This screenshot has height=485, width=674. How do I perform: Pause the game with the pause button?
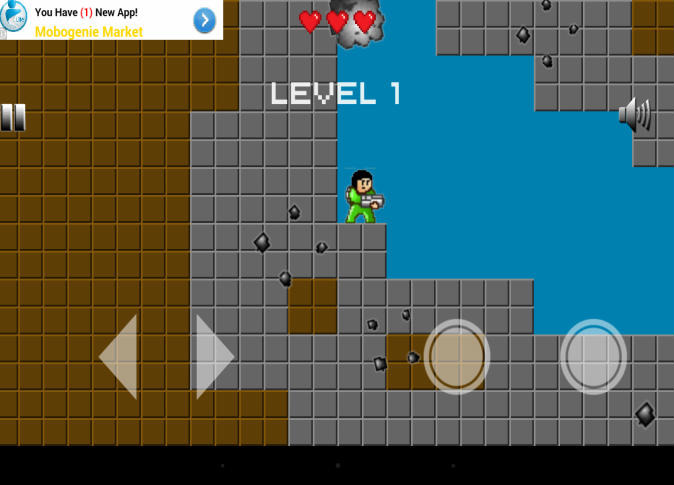click(x=13, y=118)
